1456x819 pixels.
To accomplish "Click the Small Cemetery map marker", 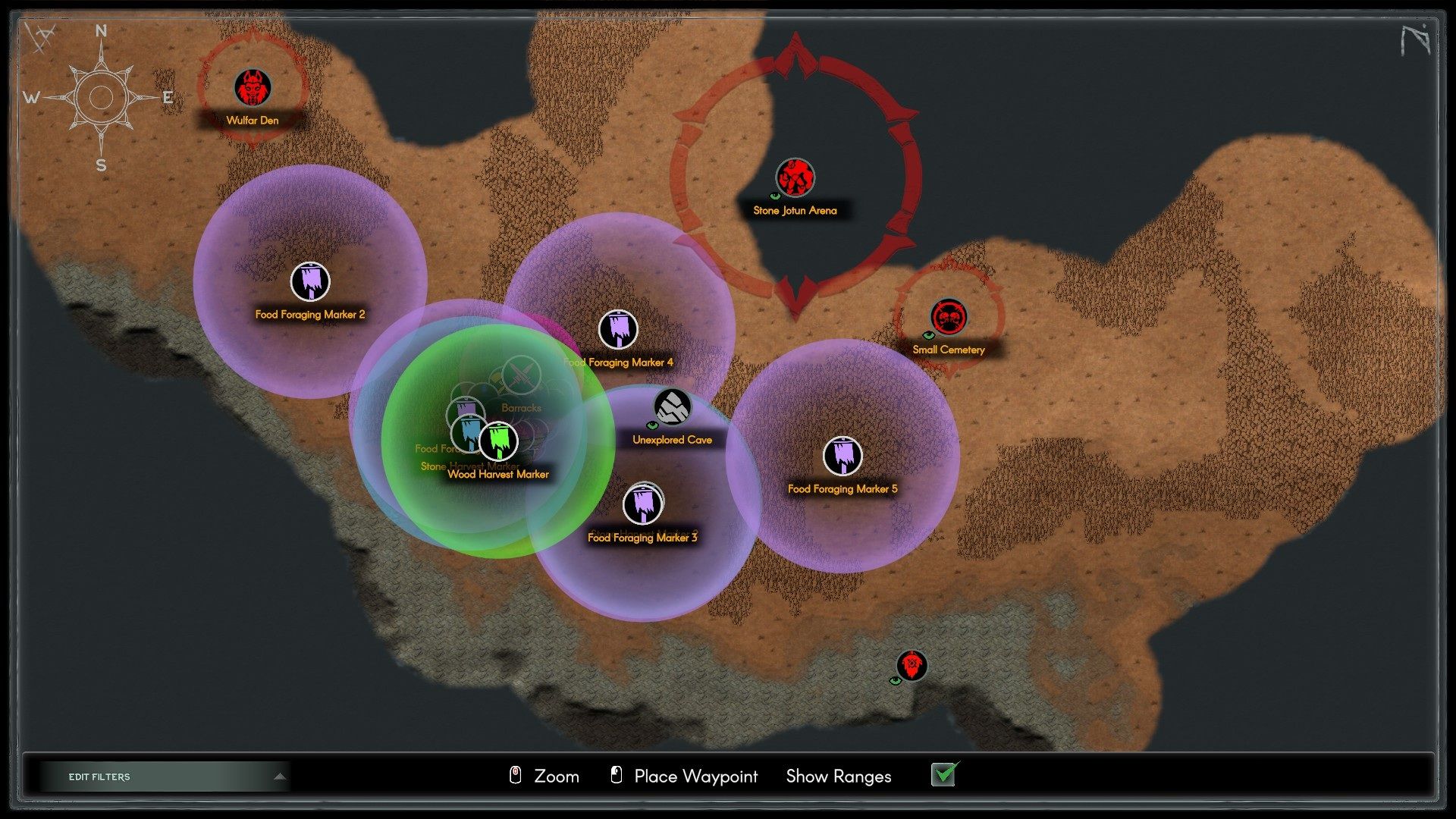I will pyautogui.click(x=948, y=317).
